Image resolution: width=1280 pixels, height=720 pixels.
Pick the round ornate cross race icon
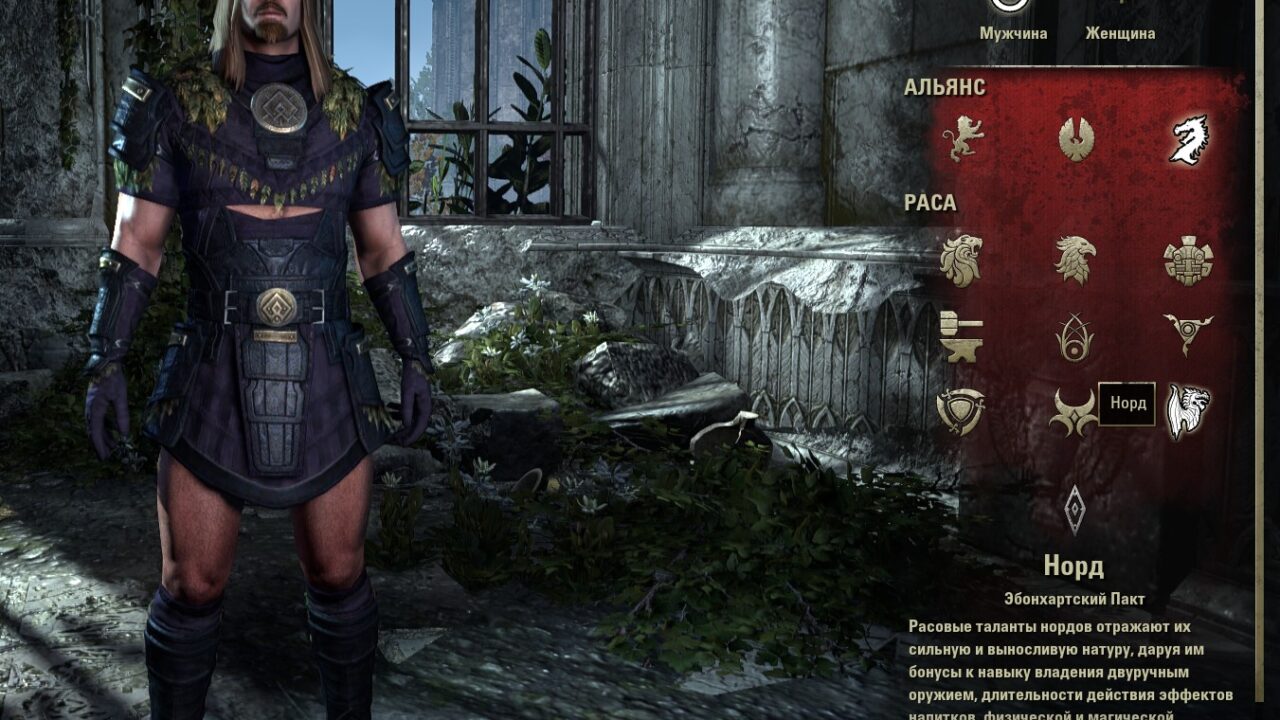pos(1188,261)
